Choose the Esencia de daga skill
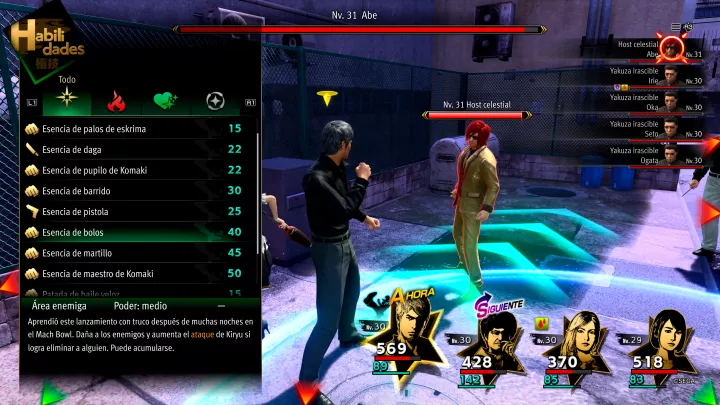The image size is (720, 405). tap(130, 149)
